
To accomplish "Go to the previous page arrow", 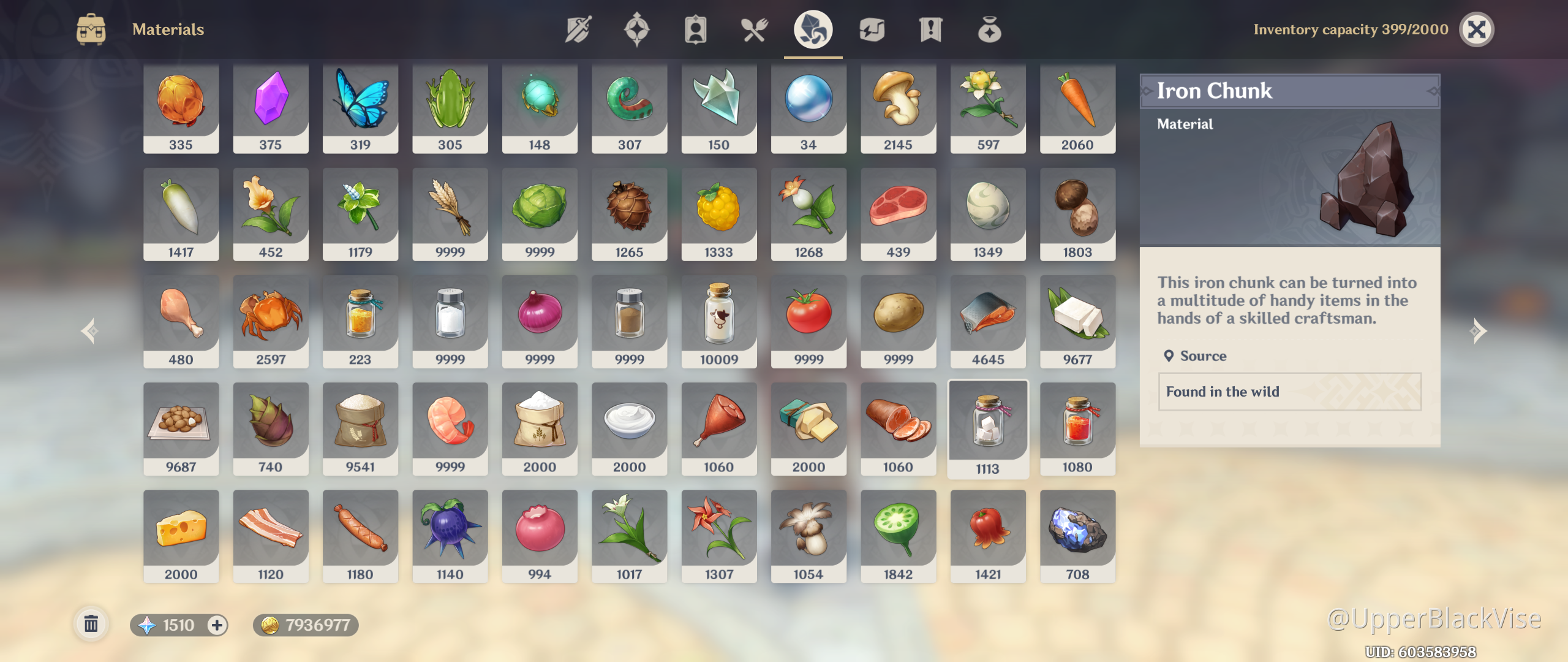I will pos(89,331).
